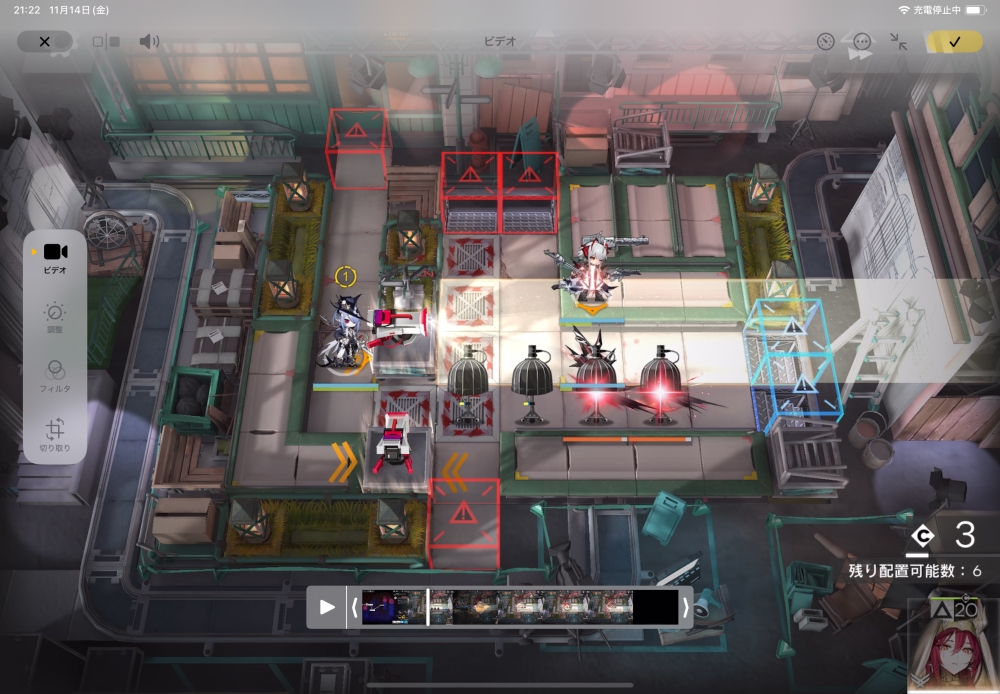Click the inward arrows exit-fullscreen icon
The width and height of the screenshot is (1000, 694).
[899, 41]
